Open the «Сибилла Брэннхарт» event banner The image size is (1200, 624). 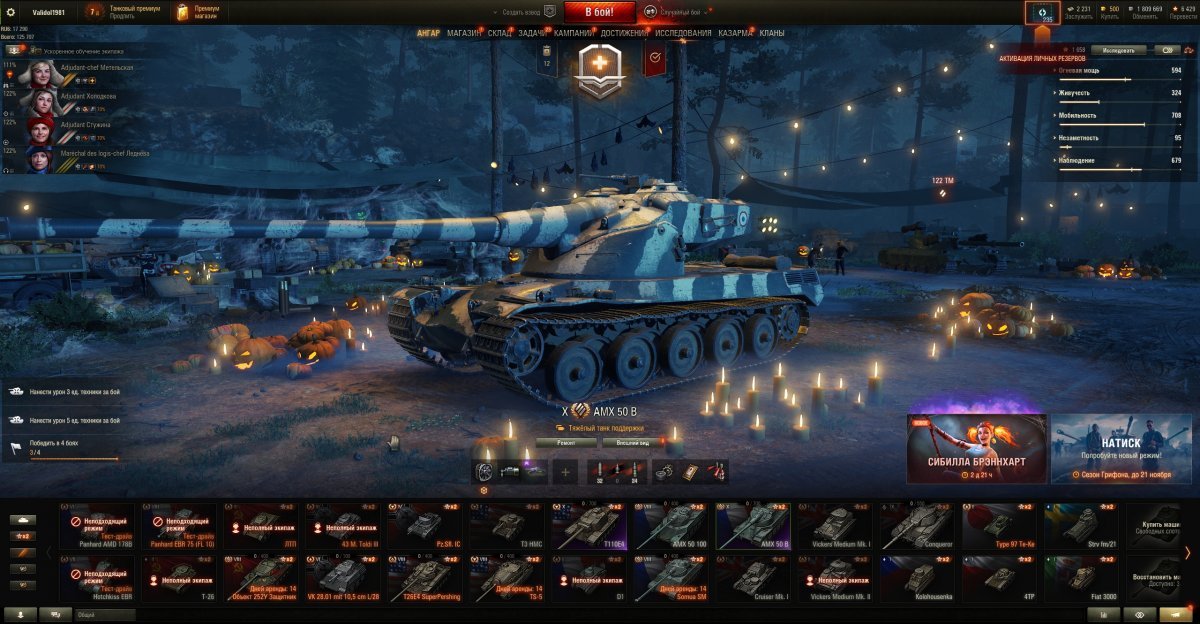tap(976, 448)
